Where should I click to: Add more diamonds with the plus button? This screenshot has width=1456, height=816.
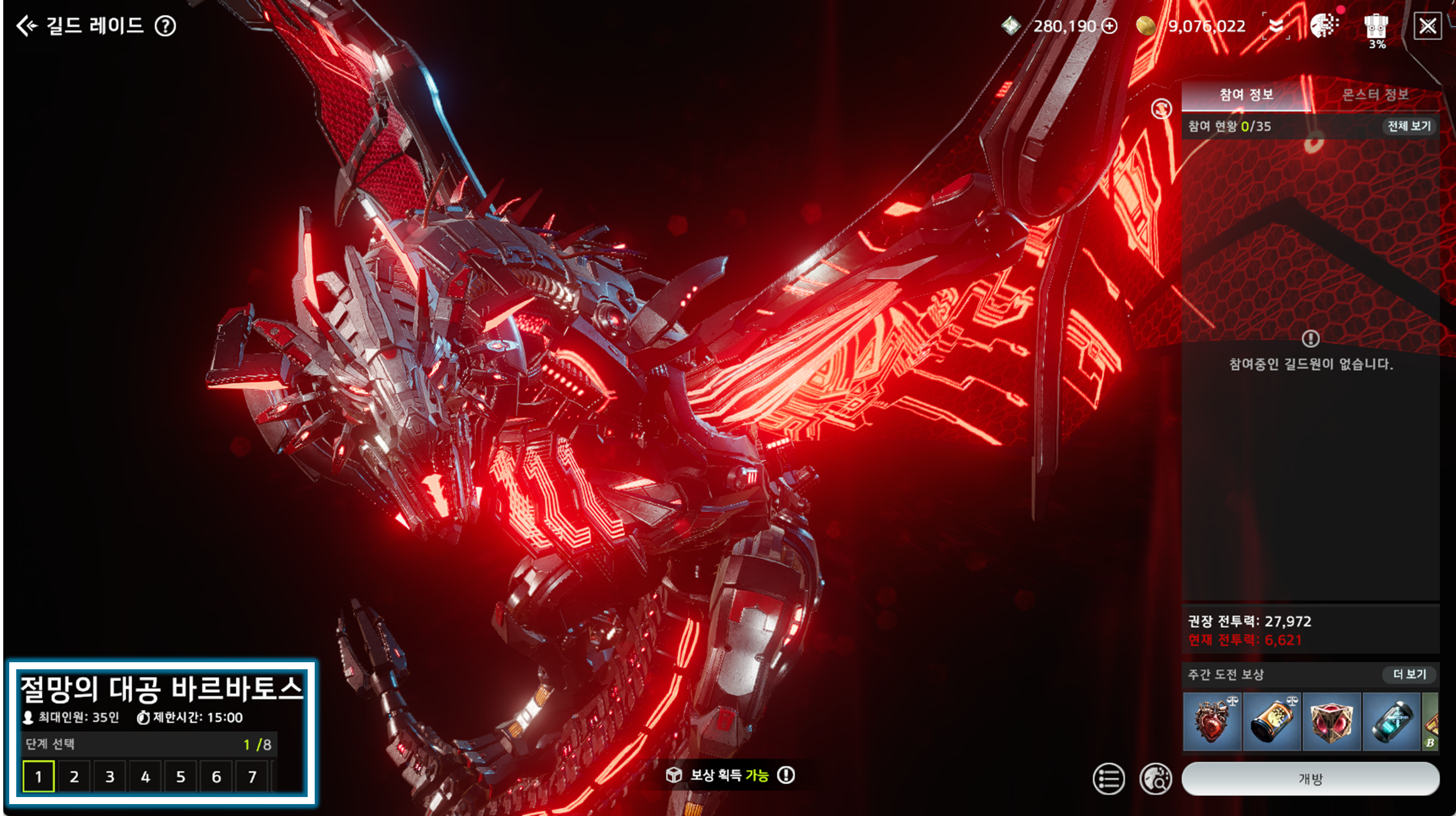point(1110,26)
